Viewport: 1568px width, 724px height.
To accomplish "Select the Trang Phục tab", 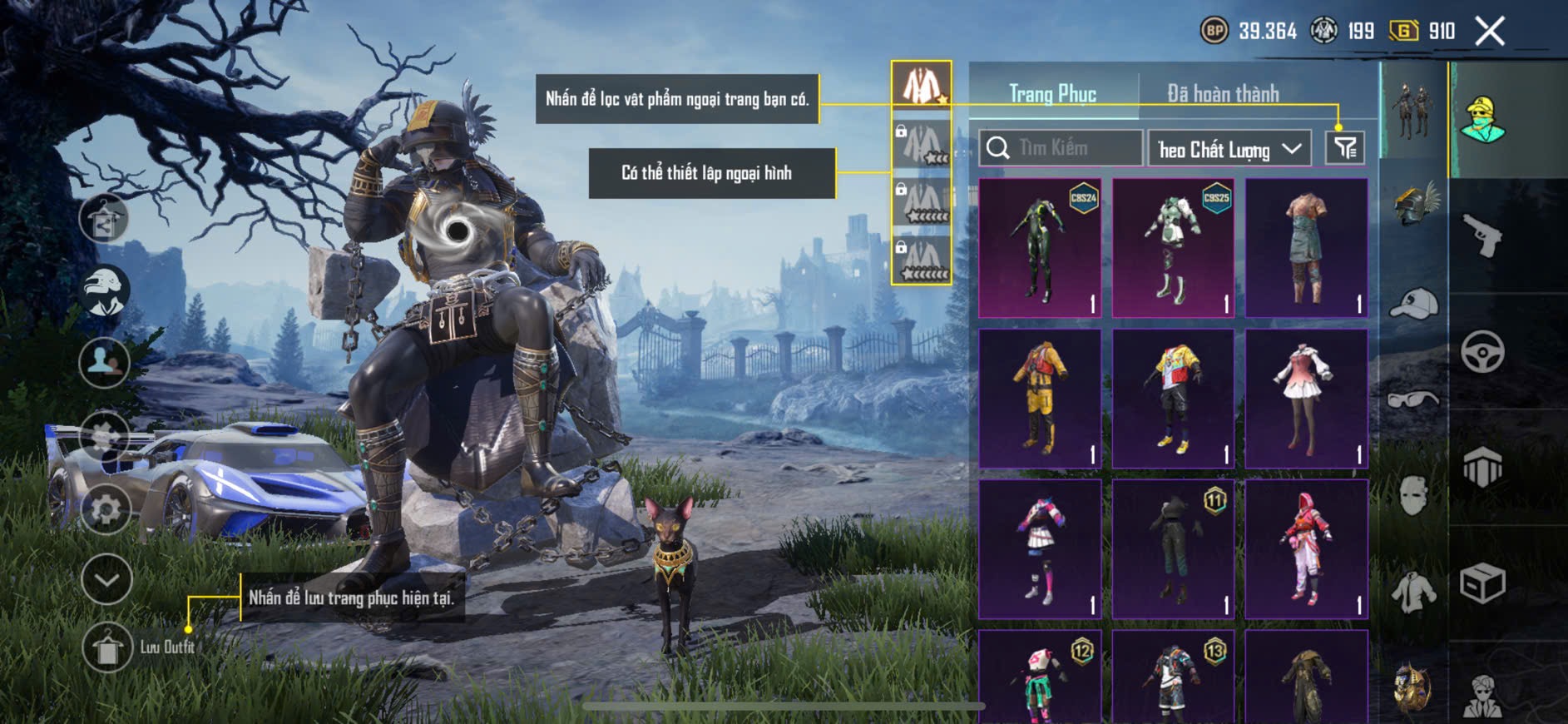I will (x=1052, y=94).
